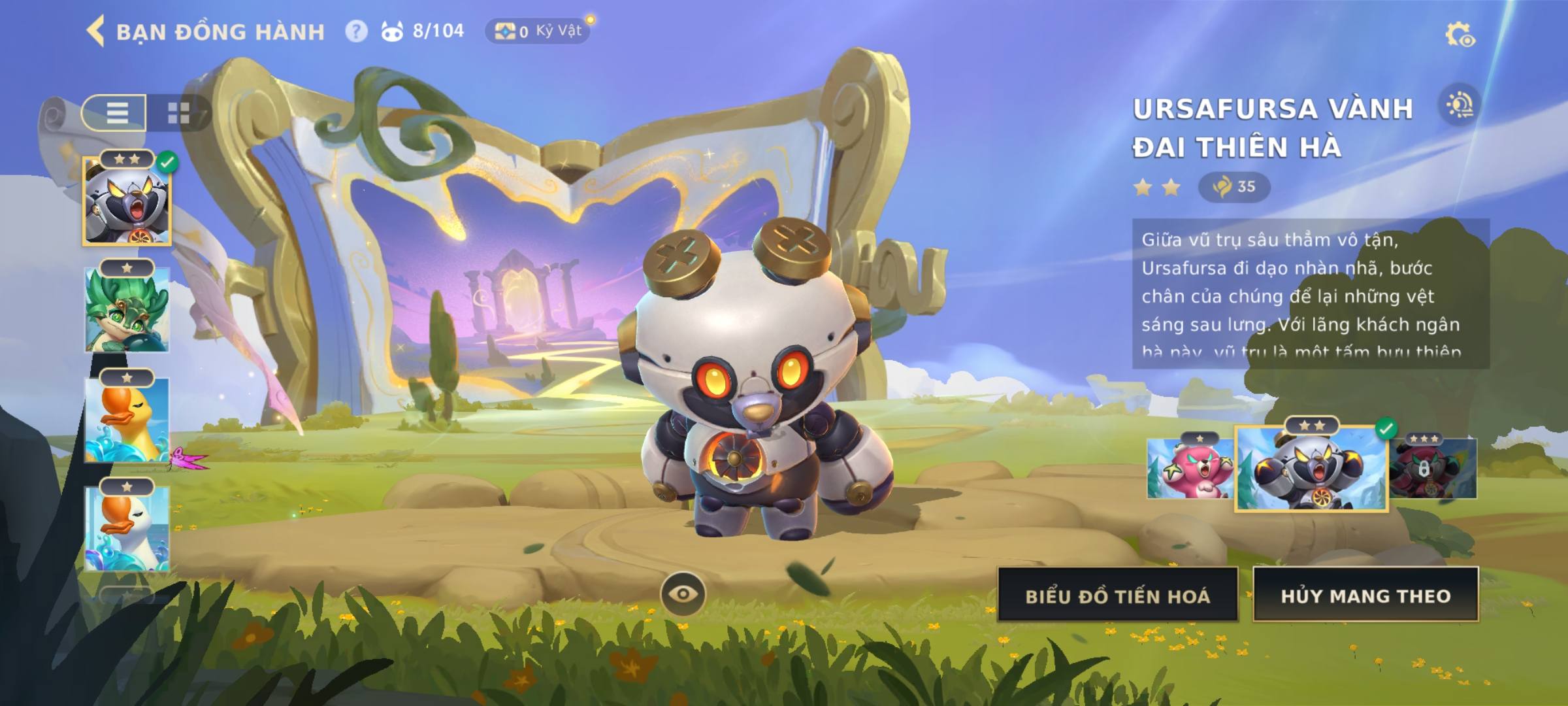This screenshot has height=706, width=1568.
Task: Tap the 35 star shard counter
Action: (x=1234, y=187)
